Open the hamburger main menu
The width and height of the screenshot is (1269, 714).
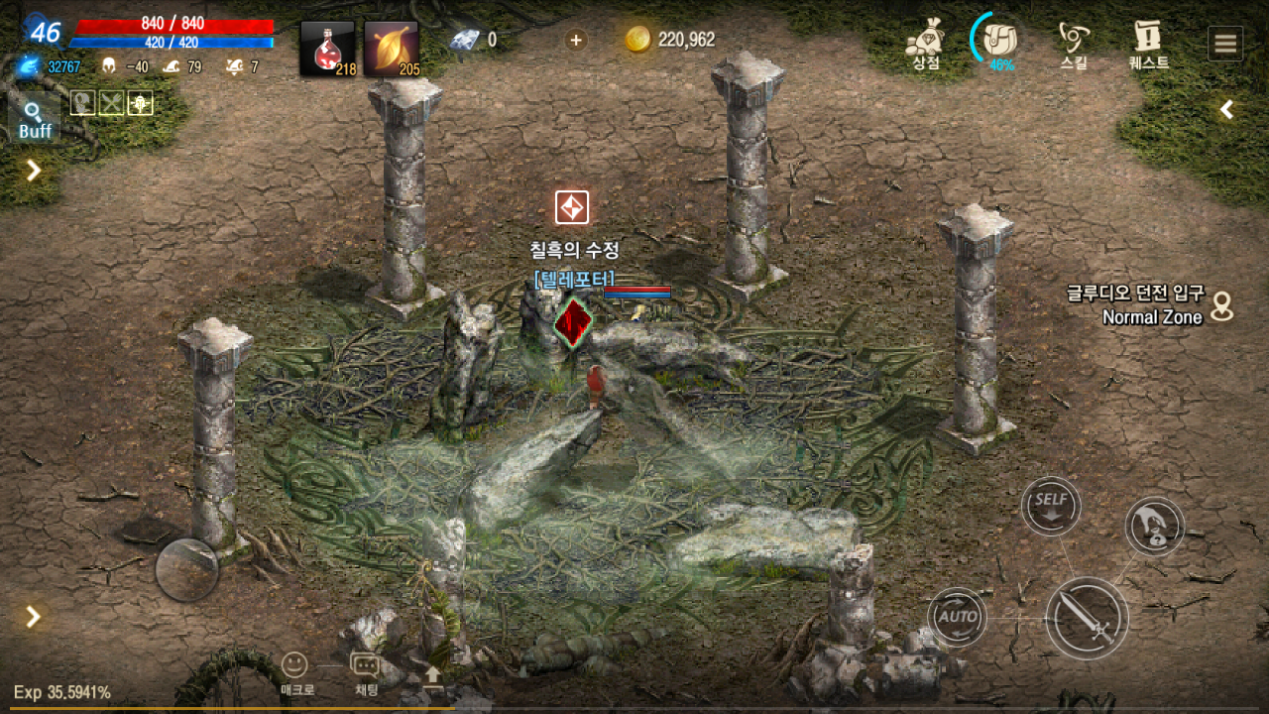(1225, 44)
